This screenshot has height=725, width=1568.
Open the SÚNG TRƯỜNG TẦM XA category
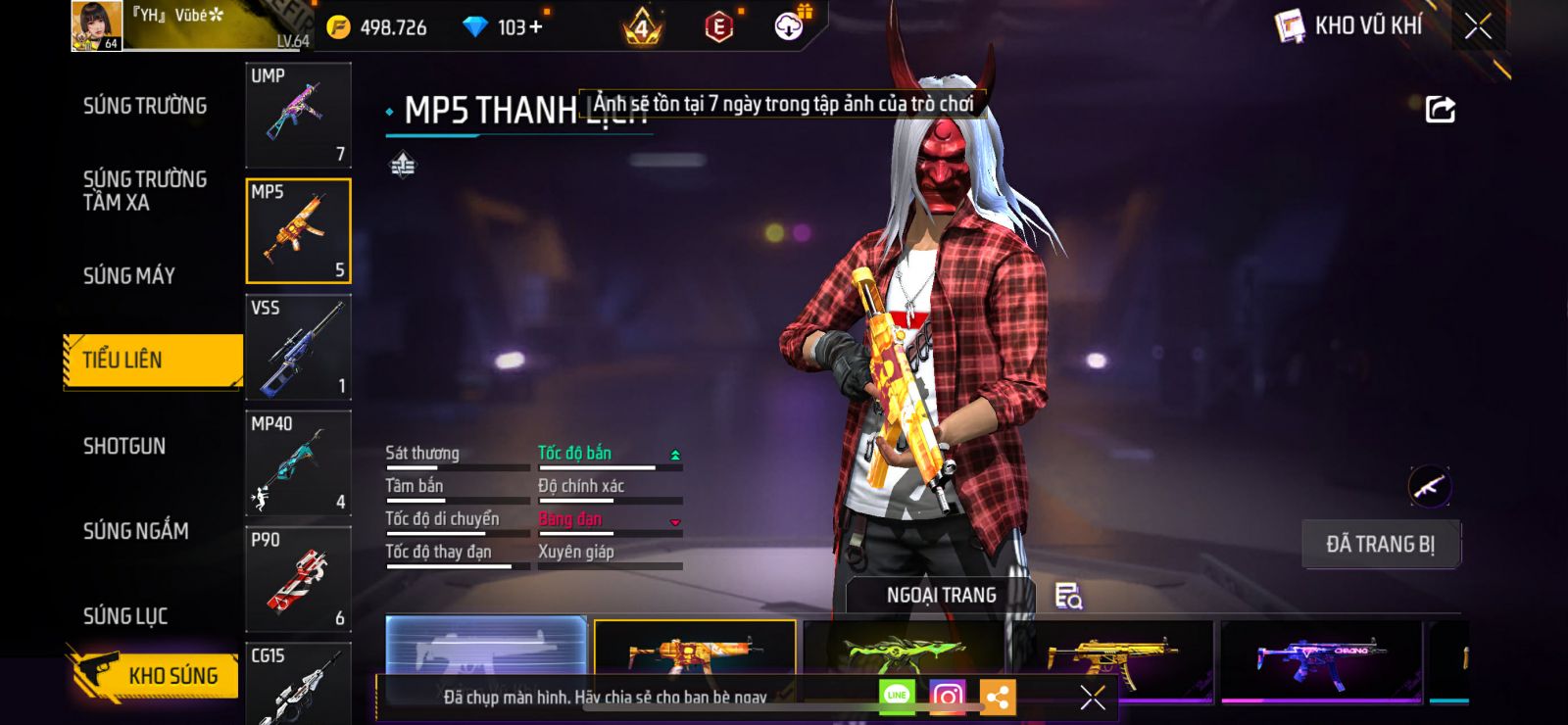tap(145, 190)
